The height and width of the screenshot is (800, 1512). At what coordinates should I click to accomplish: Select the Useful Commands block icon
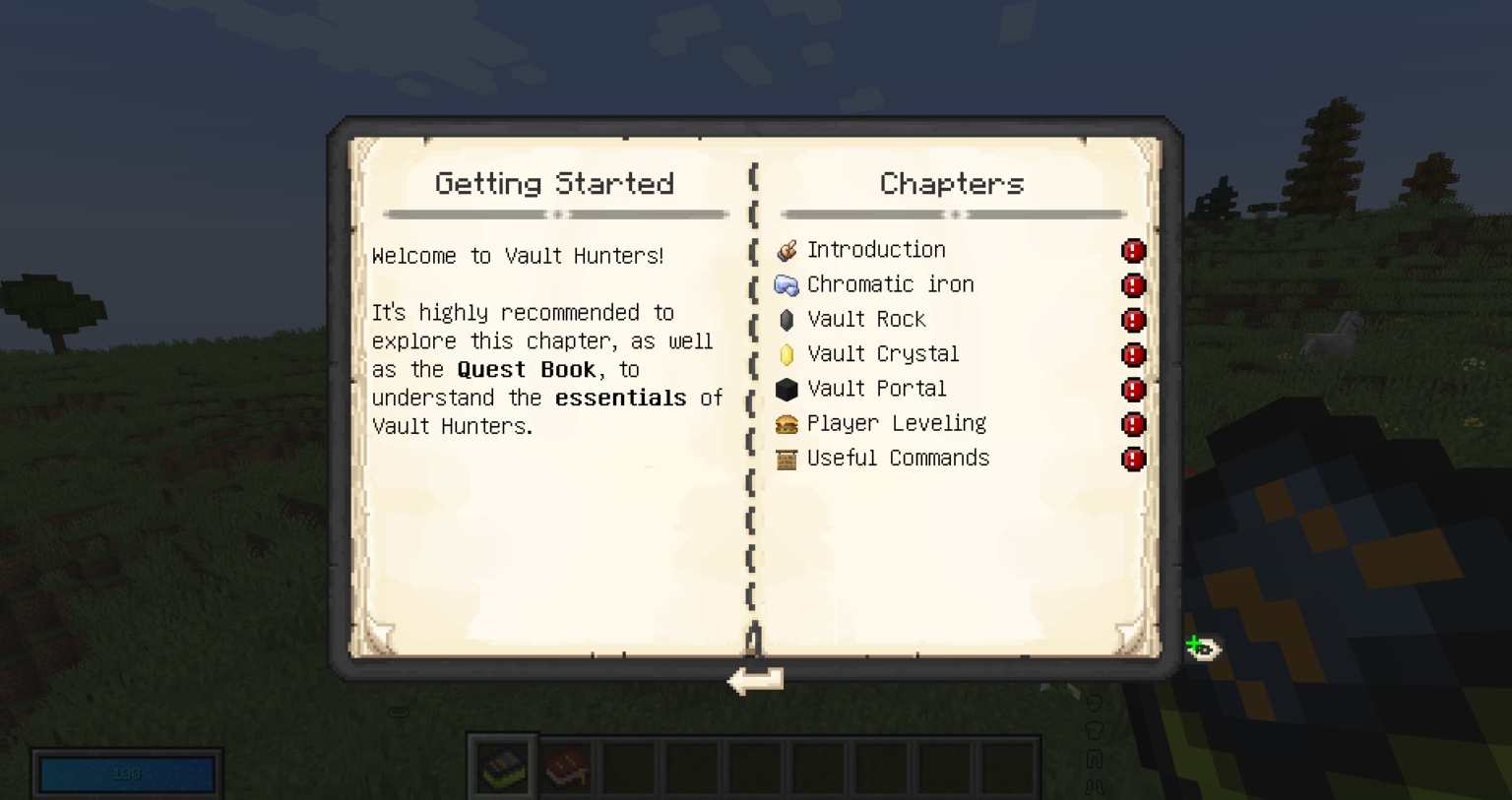coord(787,459)
